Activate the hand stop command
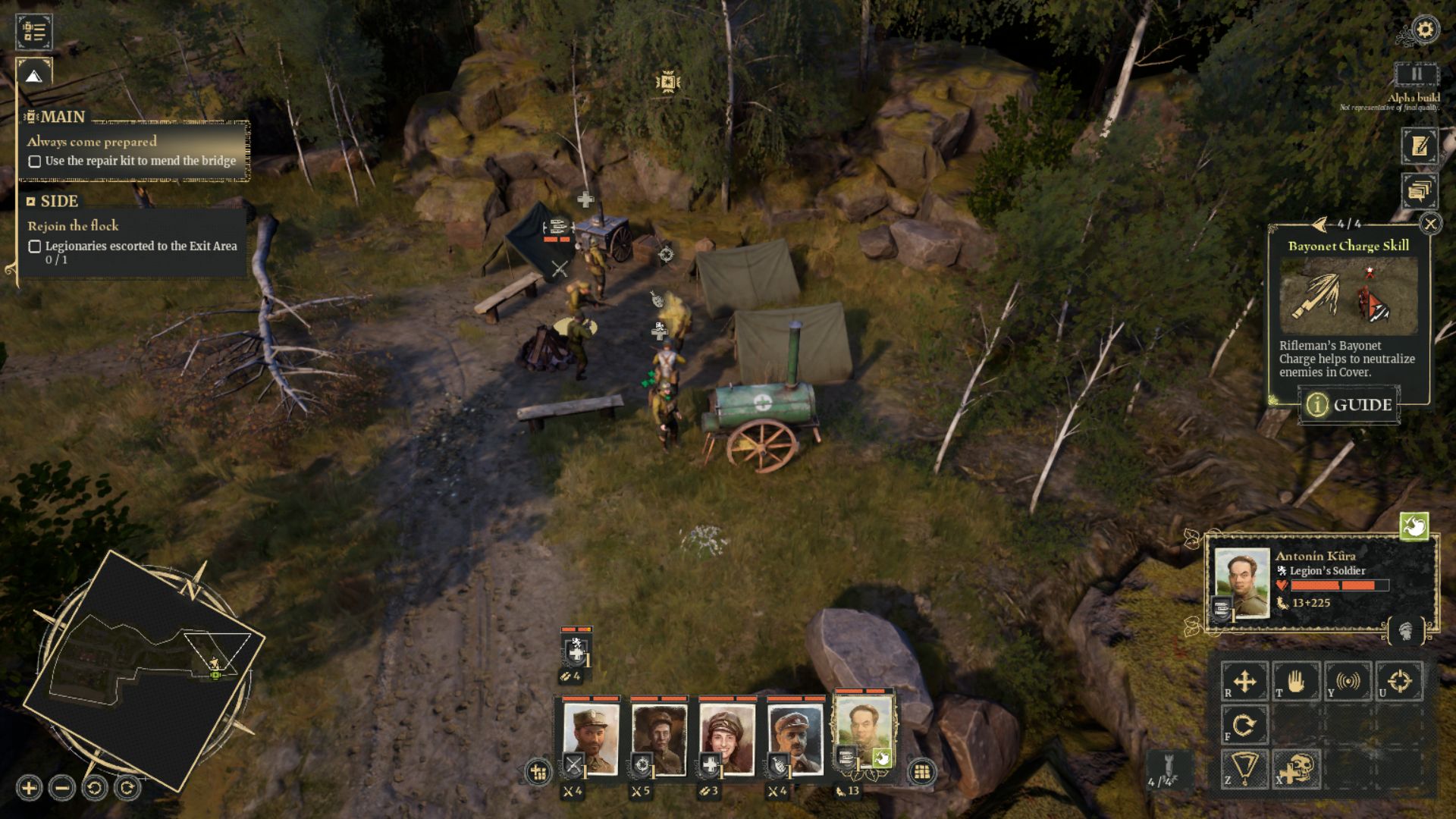 point(1296,681)
